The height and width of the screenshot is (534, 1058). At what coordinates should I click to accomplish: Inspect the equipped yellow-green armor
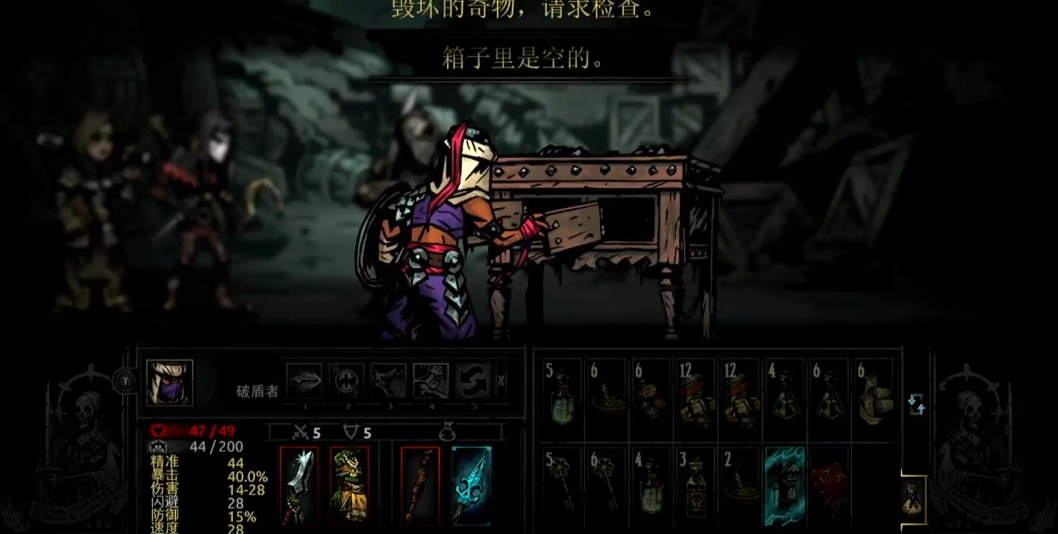click(x=350, y=485)
